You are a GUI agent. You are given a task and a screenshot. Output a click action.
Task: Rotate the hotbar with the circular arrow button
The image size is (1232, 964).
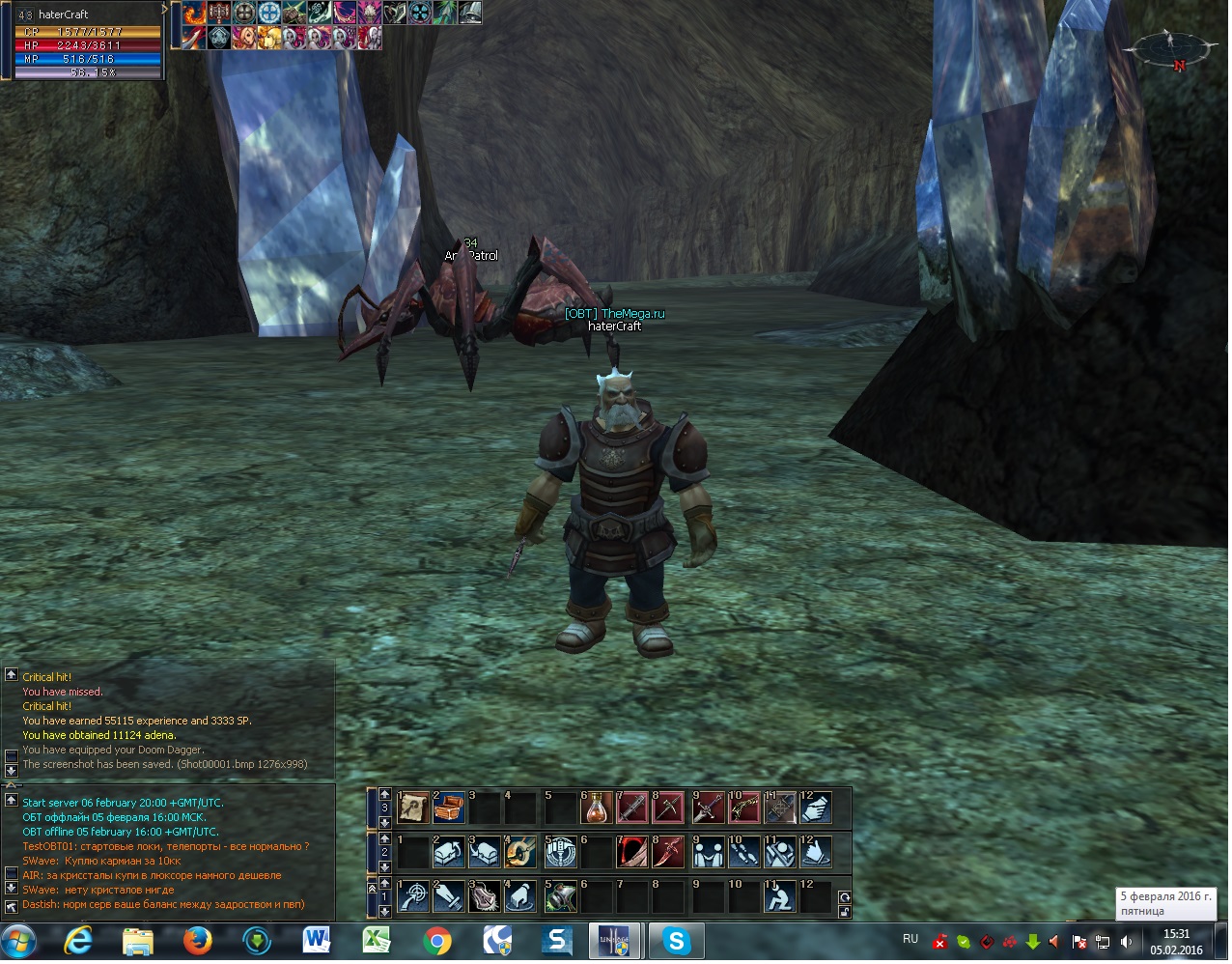tap(845, 897)
